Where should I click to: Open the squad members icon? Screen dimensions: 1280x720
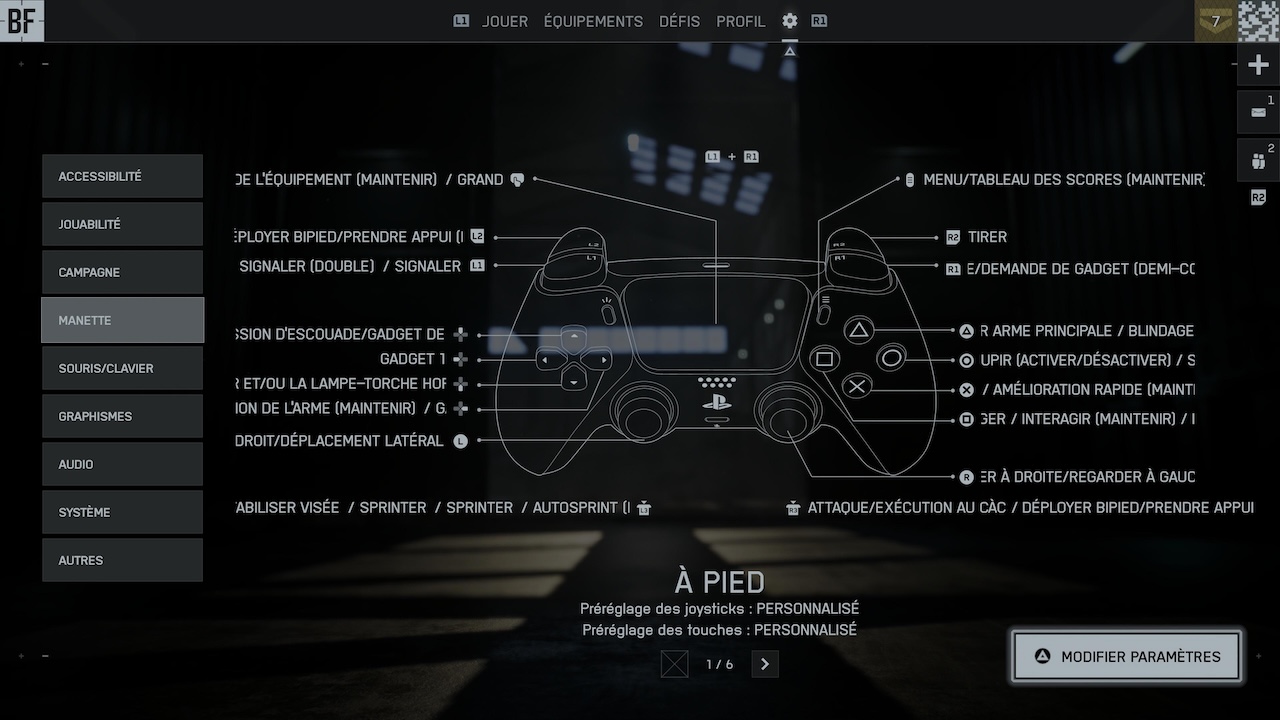[x=1258, y=161]
